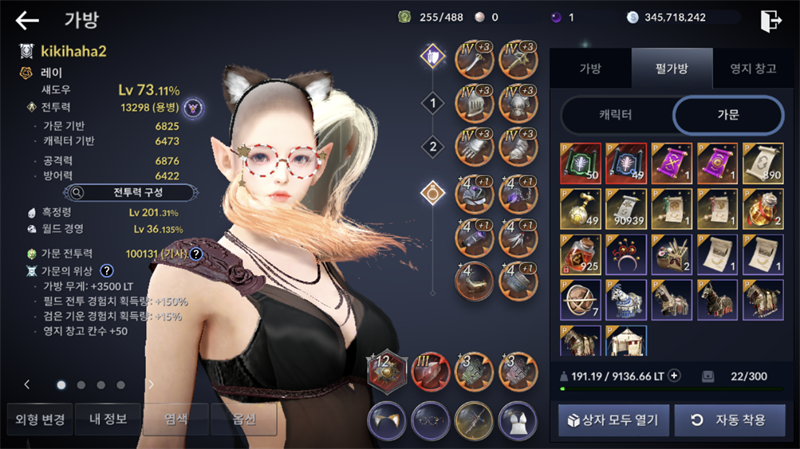Go back using the arrow beside 가방
800x449 pixels.
pyautogui.click(x=27, y=19)
